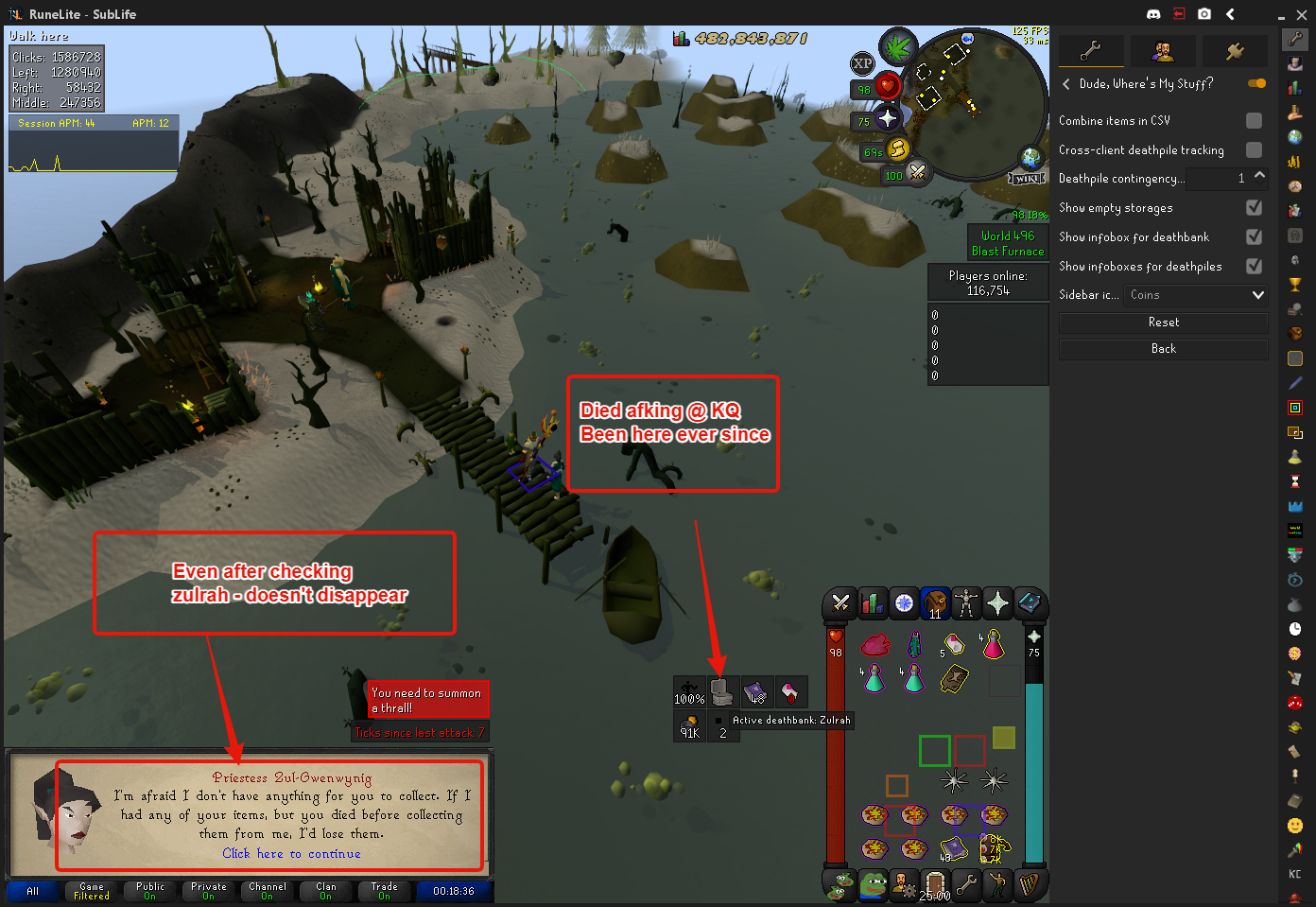Toggle the XP drops orb
Image resolution: width=1316 pixels, height=907 pixels.
tap(862, 64)
